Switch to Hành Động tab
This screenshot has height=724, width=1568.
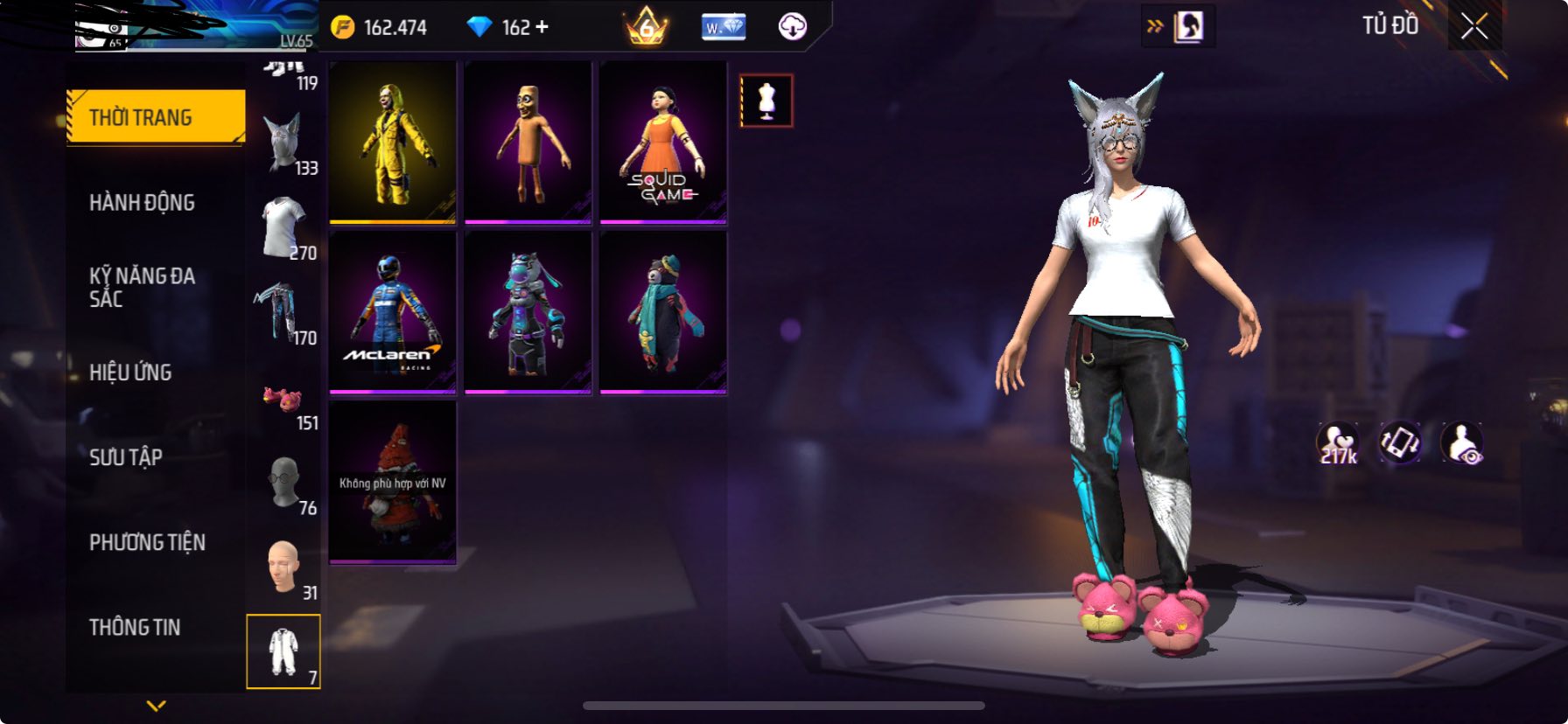[x=142, y=203]
